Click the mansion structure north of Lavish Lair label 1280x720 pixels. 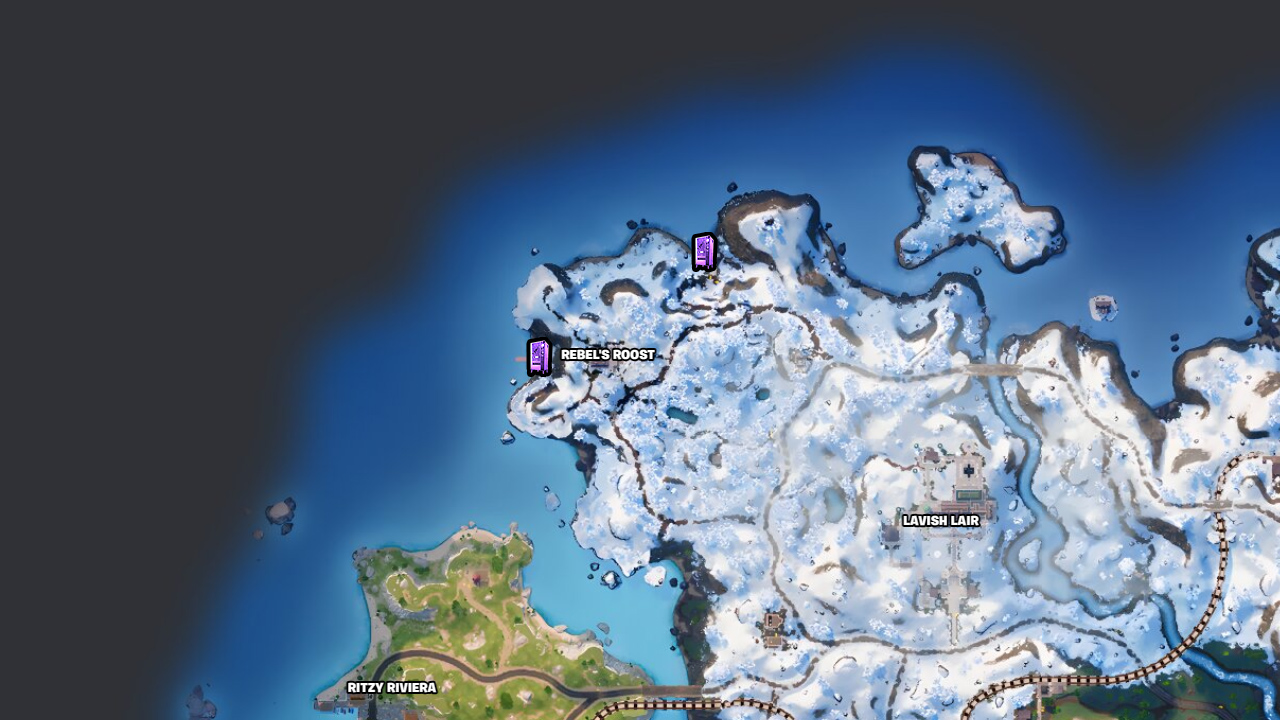[970, 470]
